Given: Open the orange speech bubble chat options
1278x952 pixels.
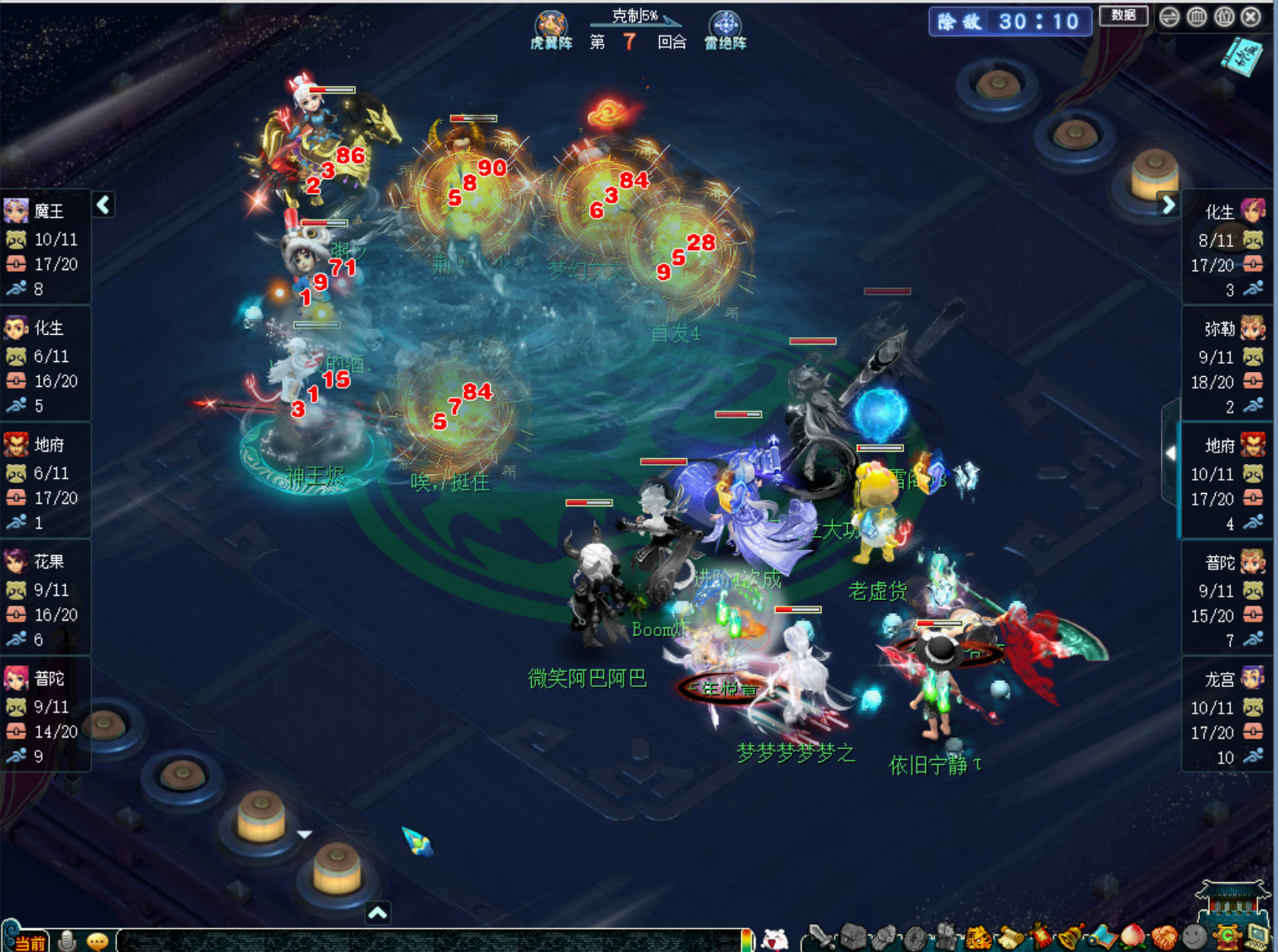Looking at the screenshot, I should [97, 941].
